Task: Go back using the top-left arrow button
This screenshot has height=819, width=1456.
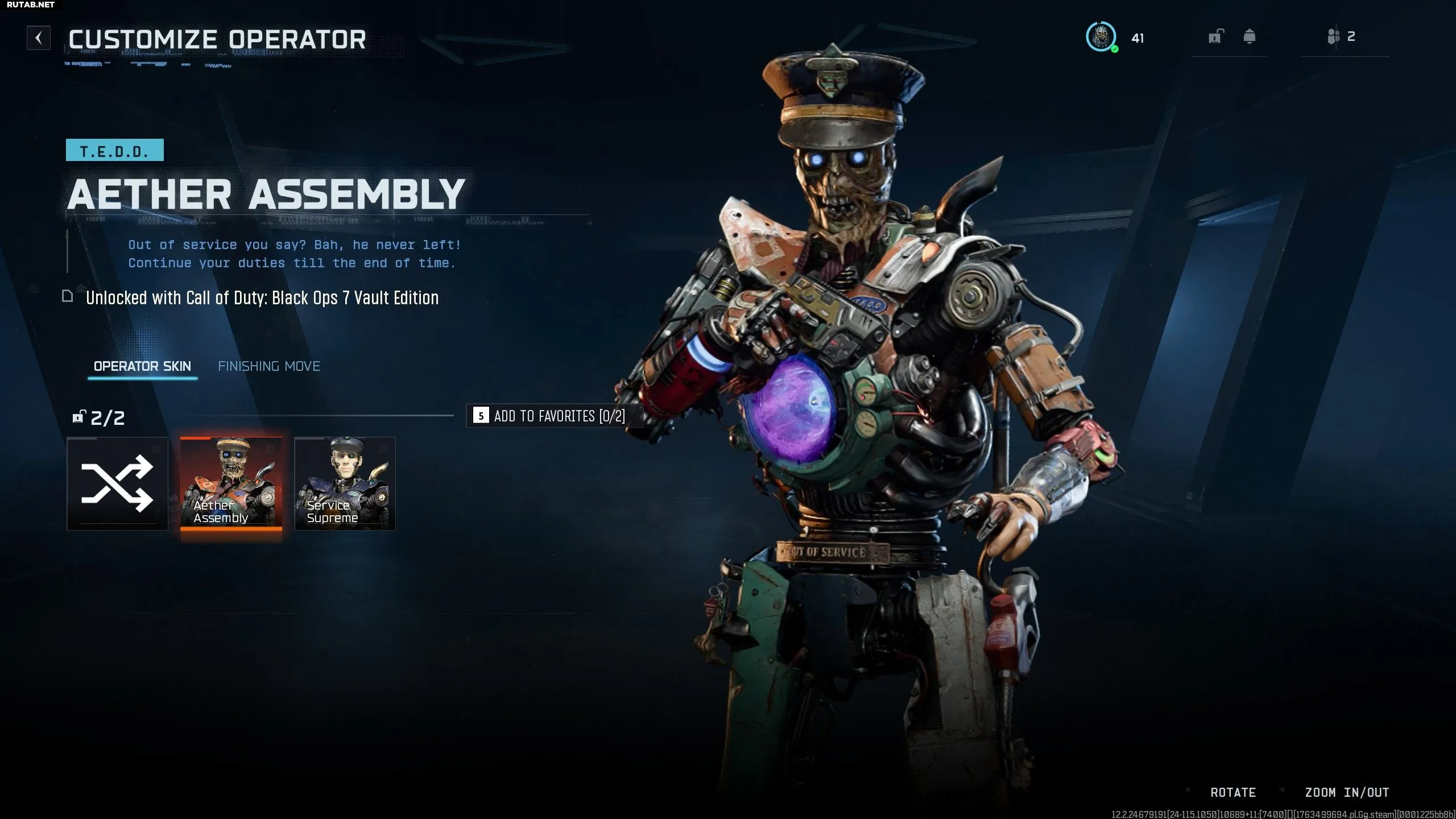Action: click(39, 38)
